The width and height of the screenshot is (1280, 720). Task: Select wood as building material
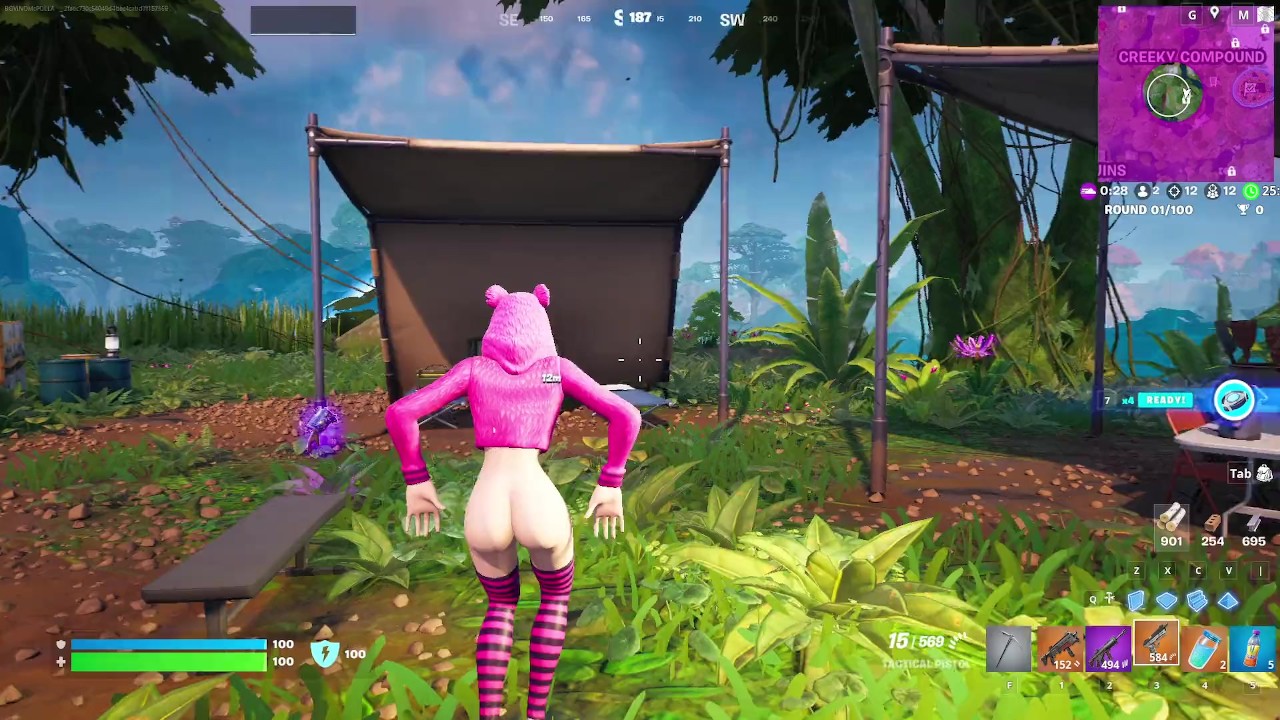pos(1171,519)
